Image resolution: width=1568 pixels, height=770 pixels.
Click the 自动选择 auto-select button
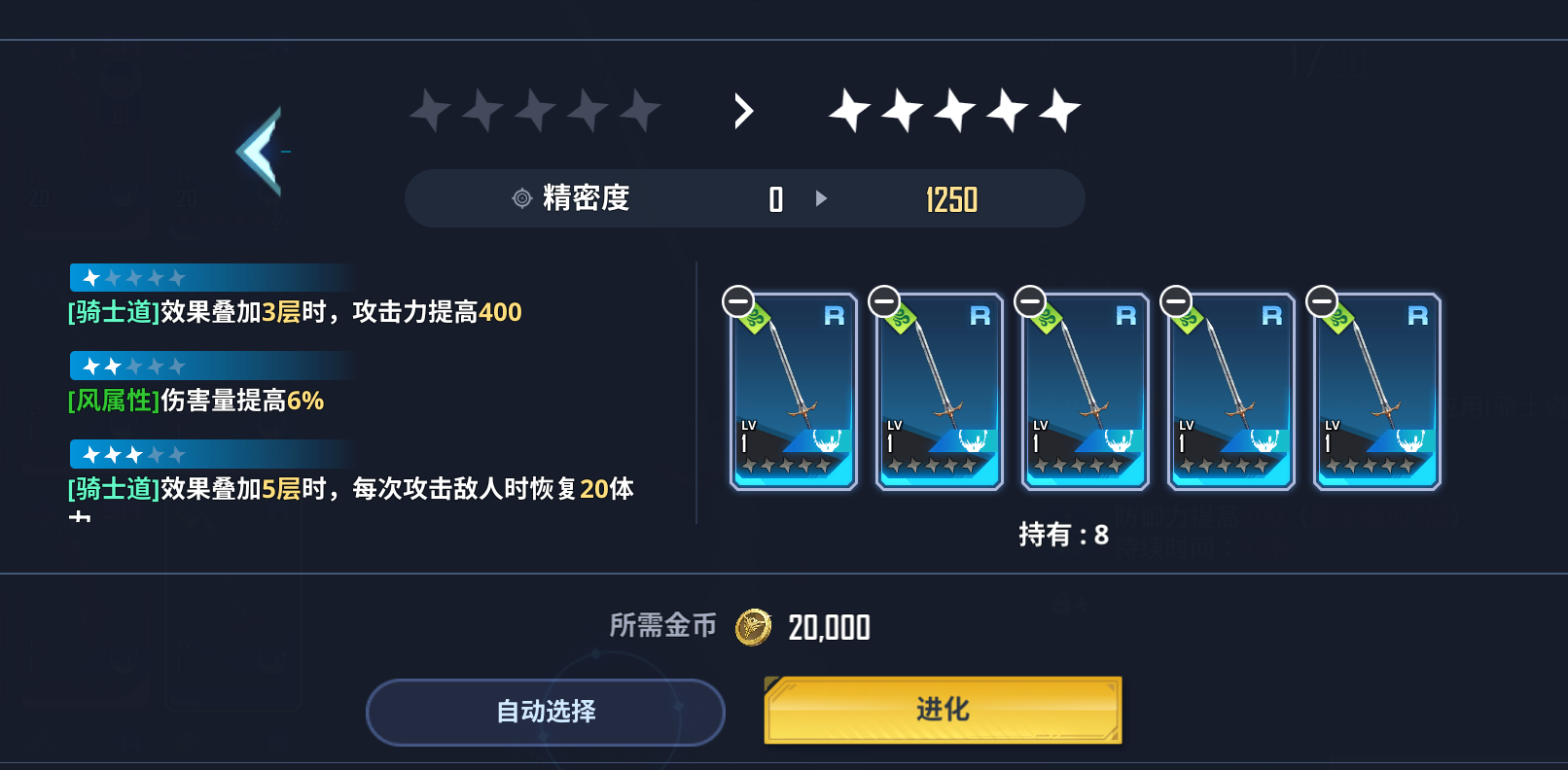546,712
